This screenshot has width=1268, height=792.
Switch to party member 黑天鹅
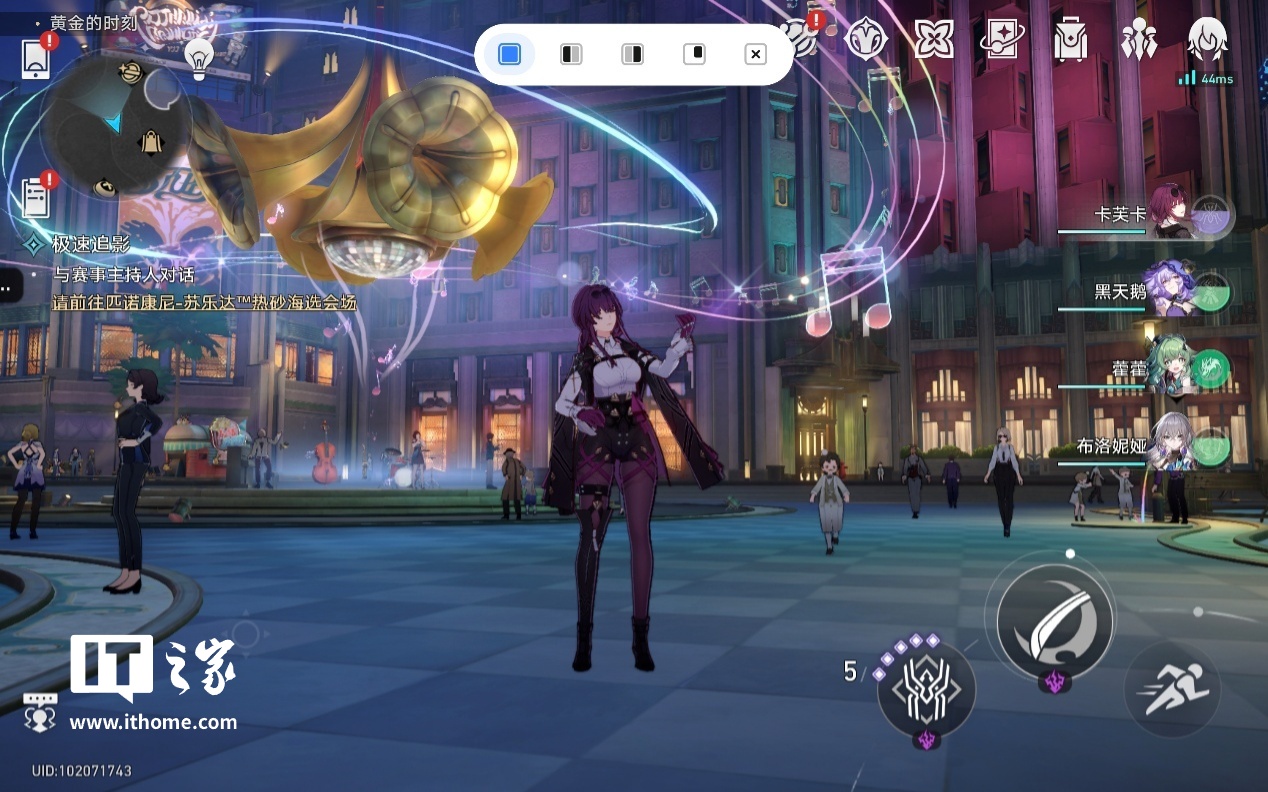point(1170,290)
